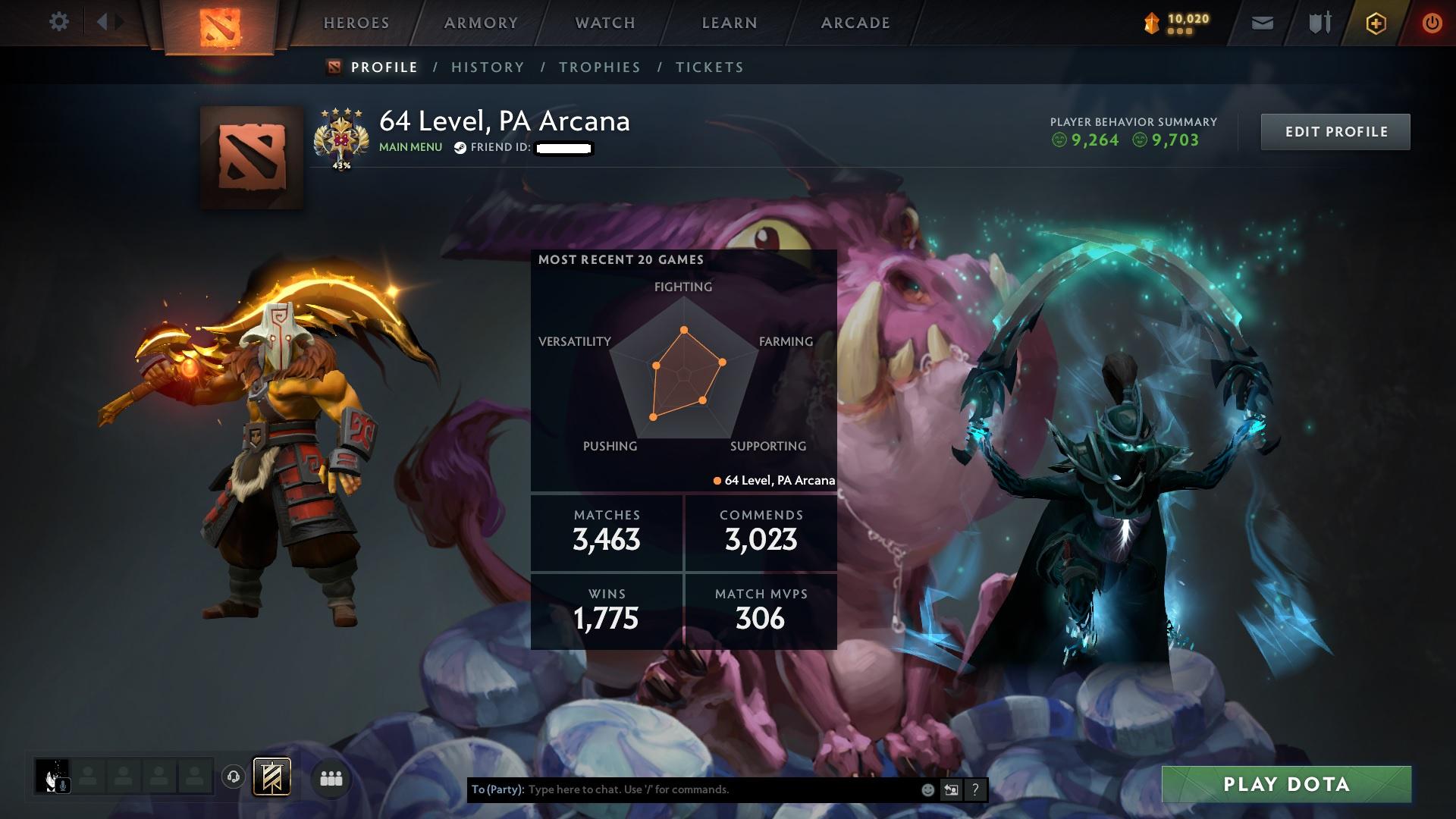The height and width of the screenshot is (819, 1456).
Task: Open the mail notifications icon
Action: pos(1261,23)
